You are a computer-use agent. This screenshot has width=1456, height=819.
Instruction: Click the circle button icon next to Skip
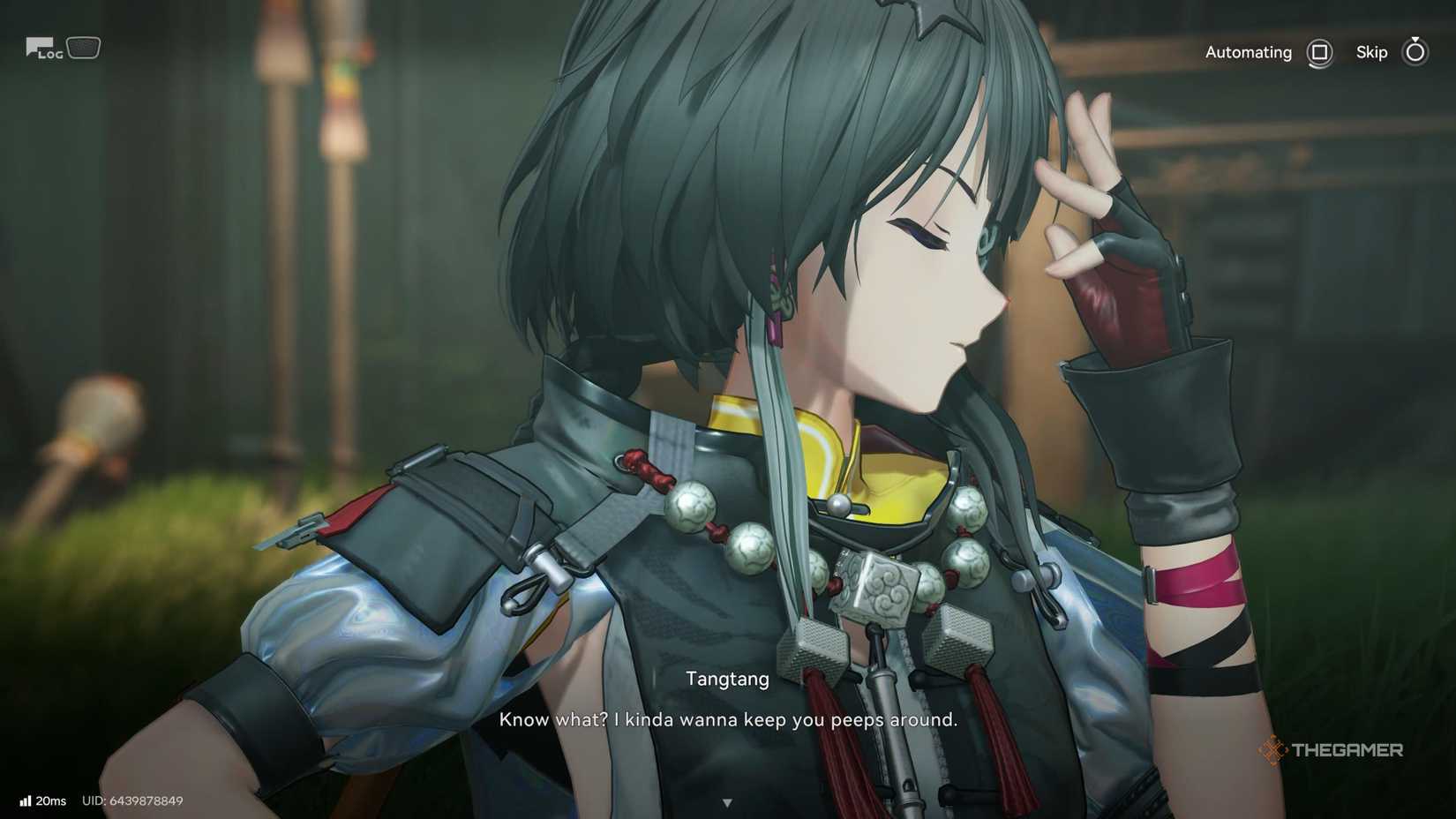[x=1415, y=53]
